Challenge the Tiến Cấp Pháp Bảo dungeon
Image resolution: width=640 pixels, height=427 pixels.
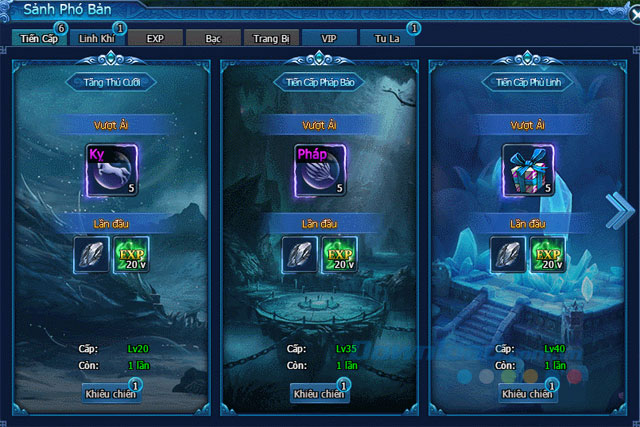tap(319, 394)
